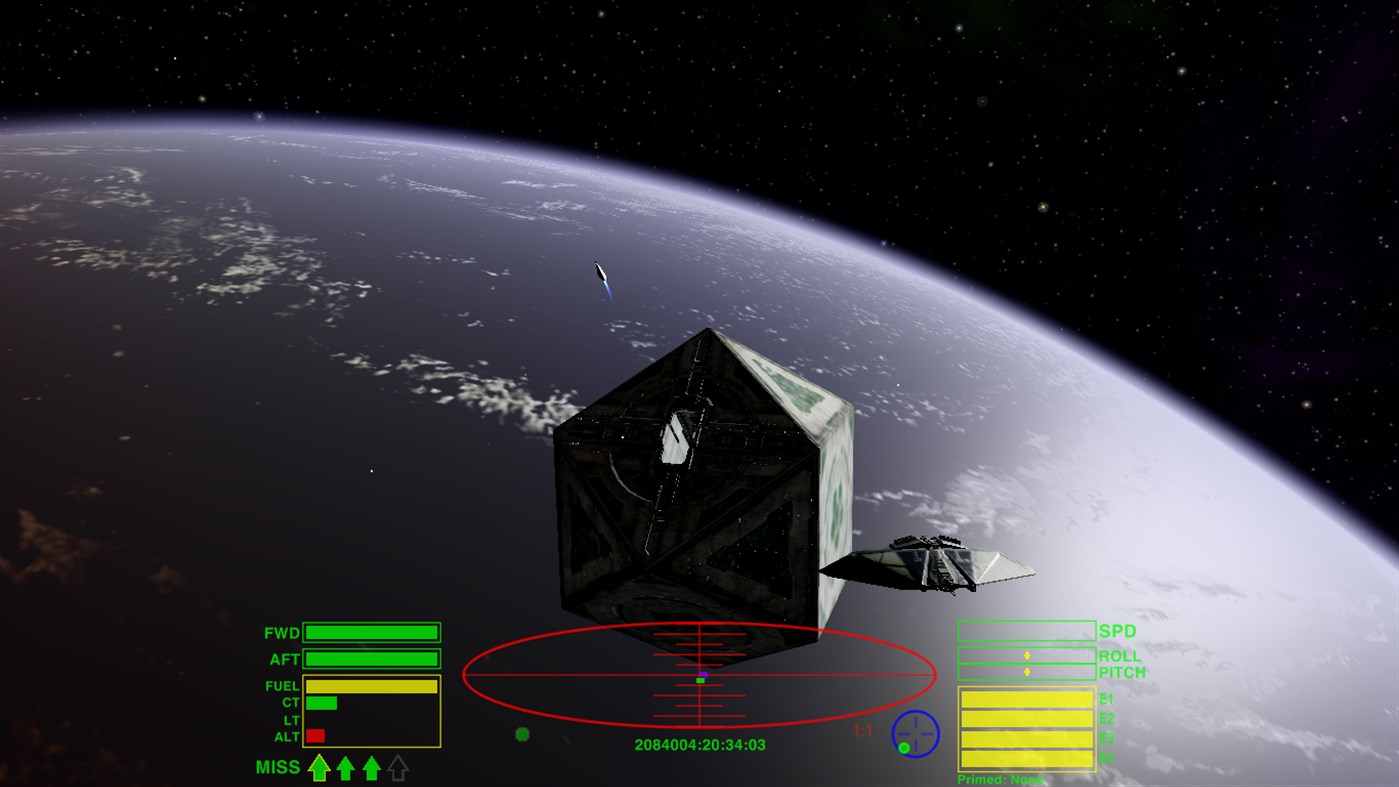The height and width of the screenshot is (787, 1399).
Task: Expand the yellow ROLL diamond indicator
Action: pos(1027,655)
